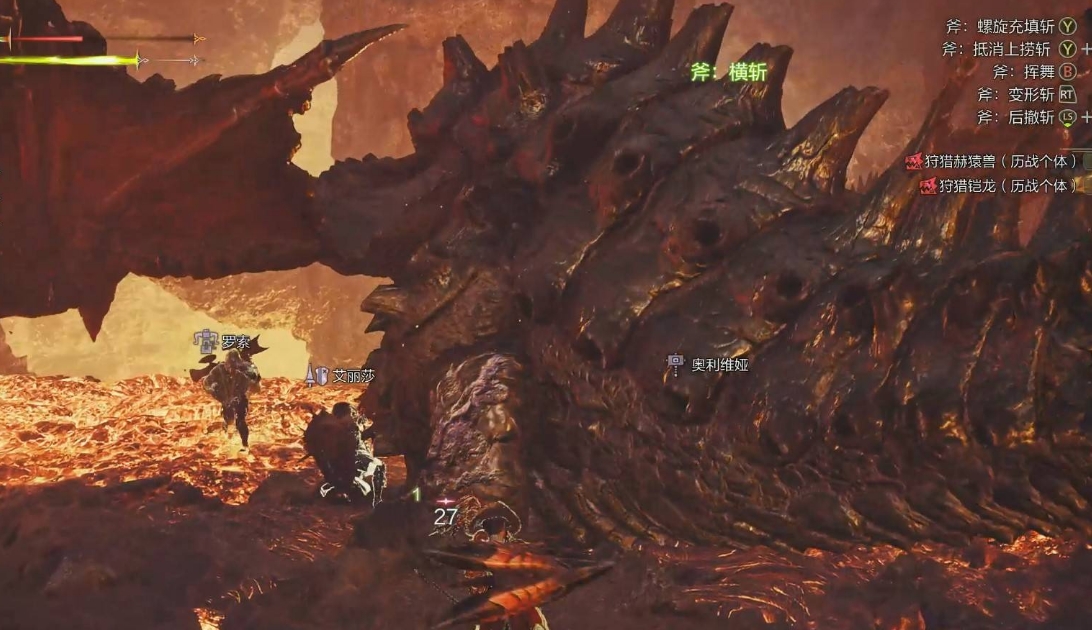Select the 狩猎铠龙 quest objective
The width and height of the screenshot is (1092, 630).
[999, 185]
